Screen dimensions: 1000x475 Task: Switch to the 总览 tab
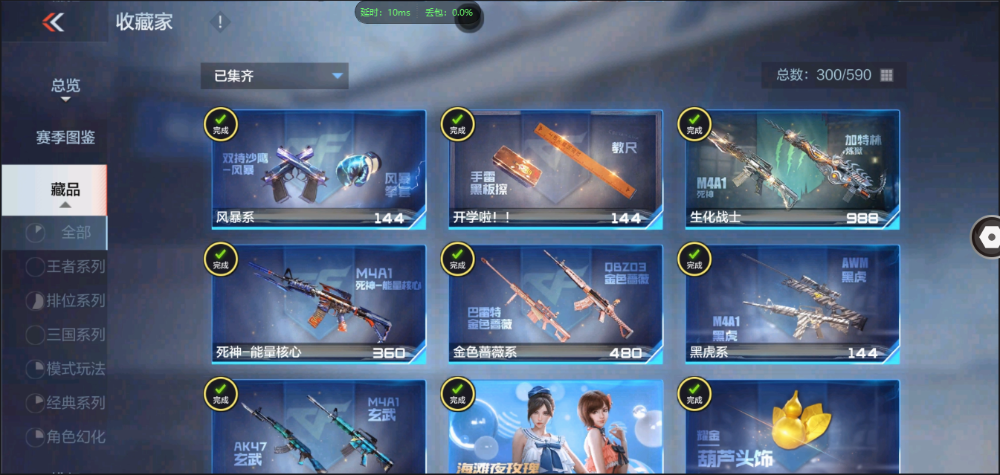[x=66, y=86]
